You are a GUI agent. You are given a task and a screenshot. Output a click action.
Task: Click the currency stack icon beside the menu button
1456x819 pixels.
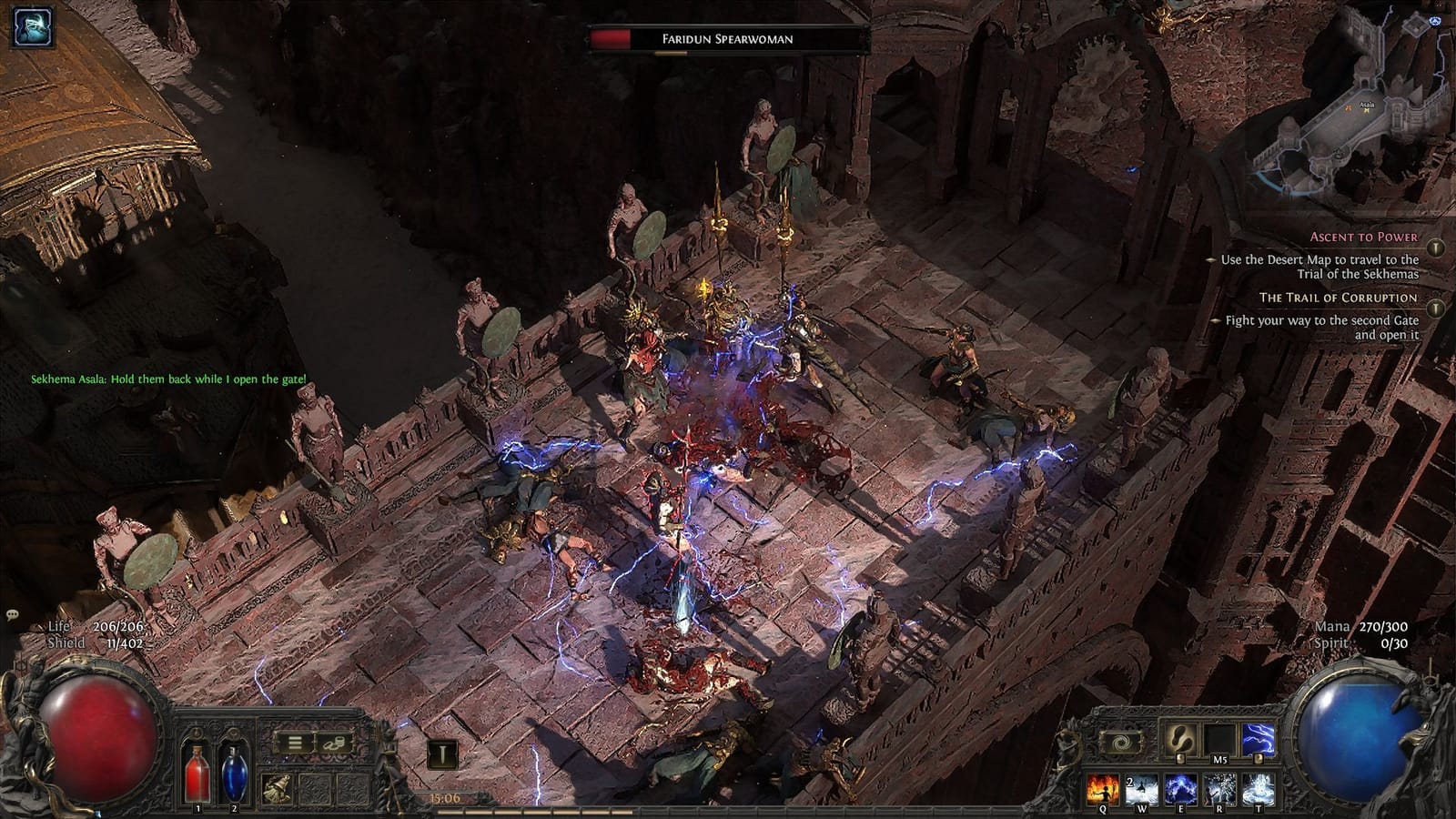336,744
